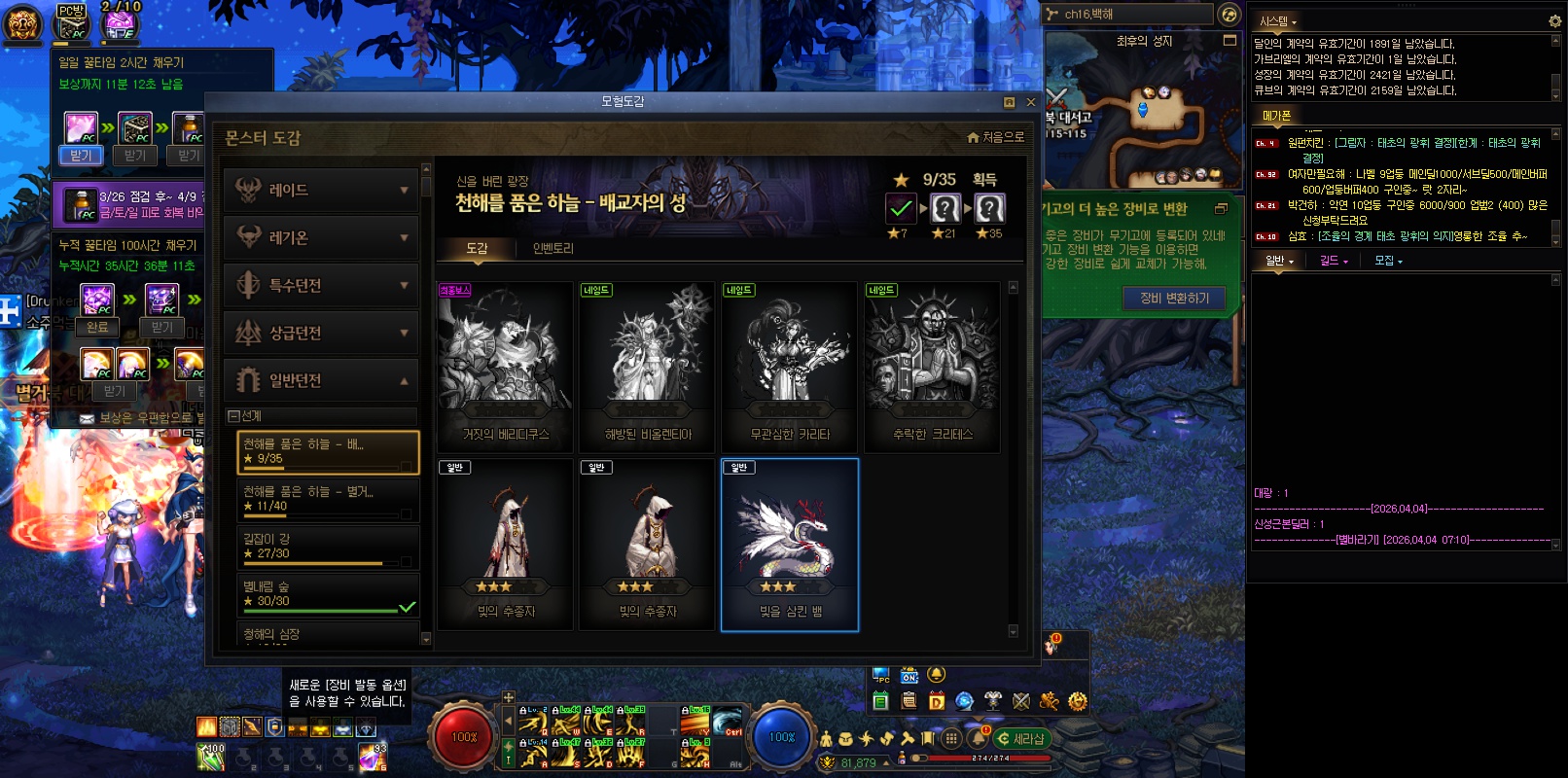Open the 특수던전 category

[x=321, y=286]
